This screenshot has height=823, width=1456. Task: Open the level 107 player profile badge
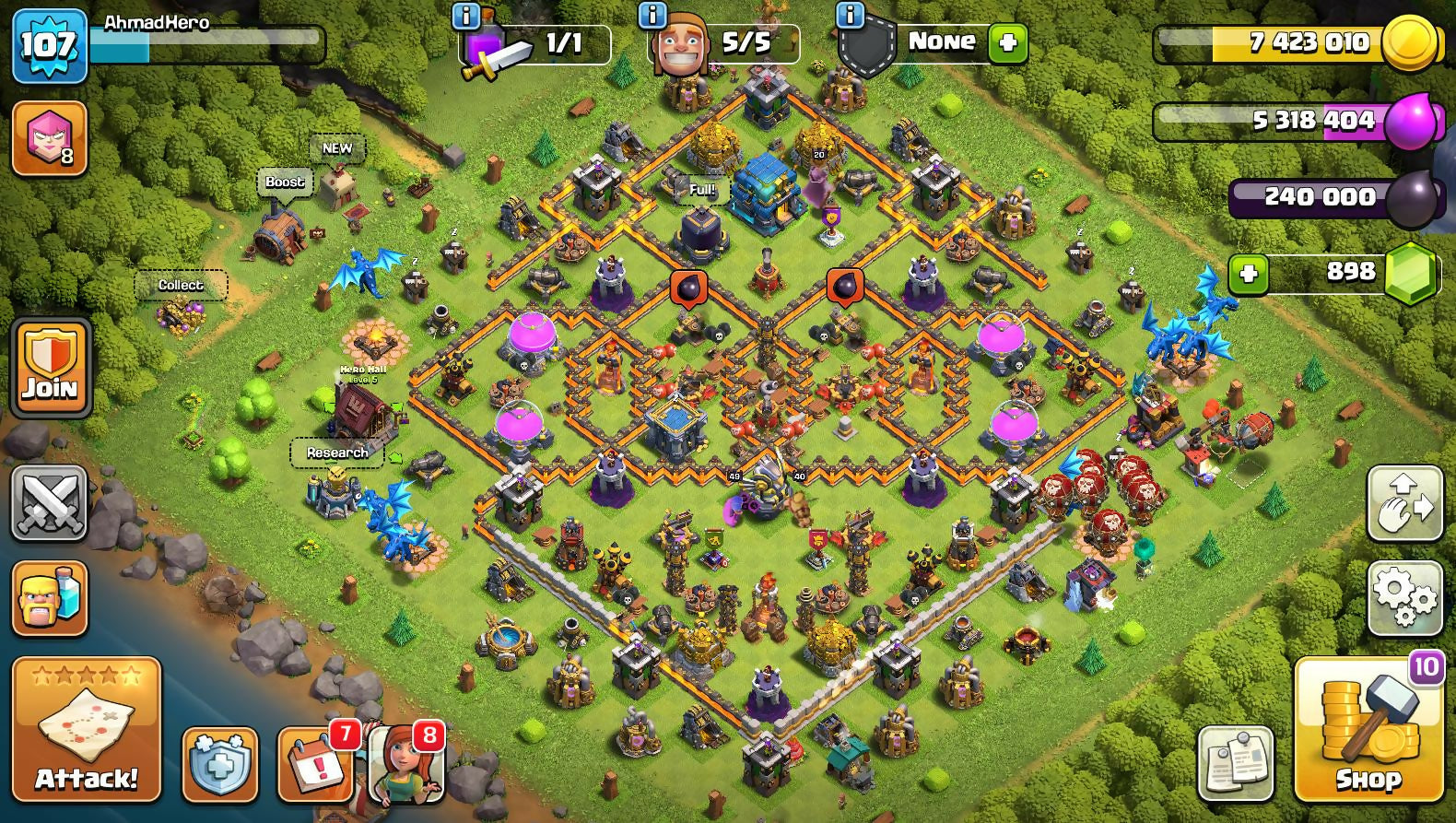49,45
